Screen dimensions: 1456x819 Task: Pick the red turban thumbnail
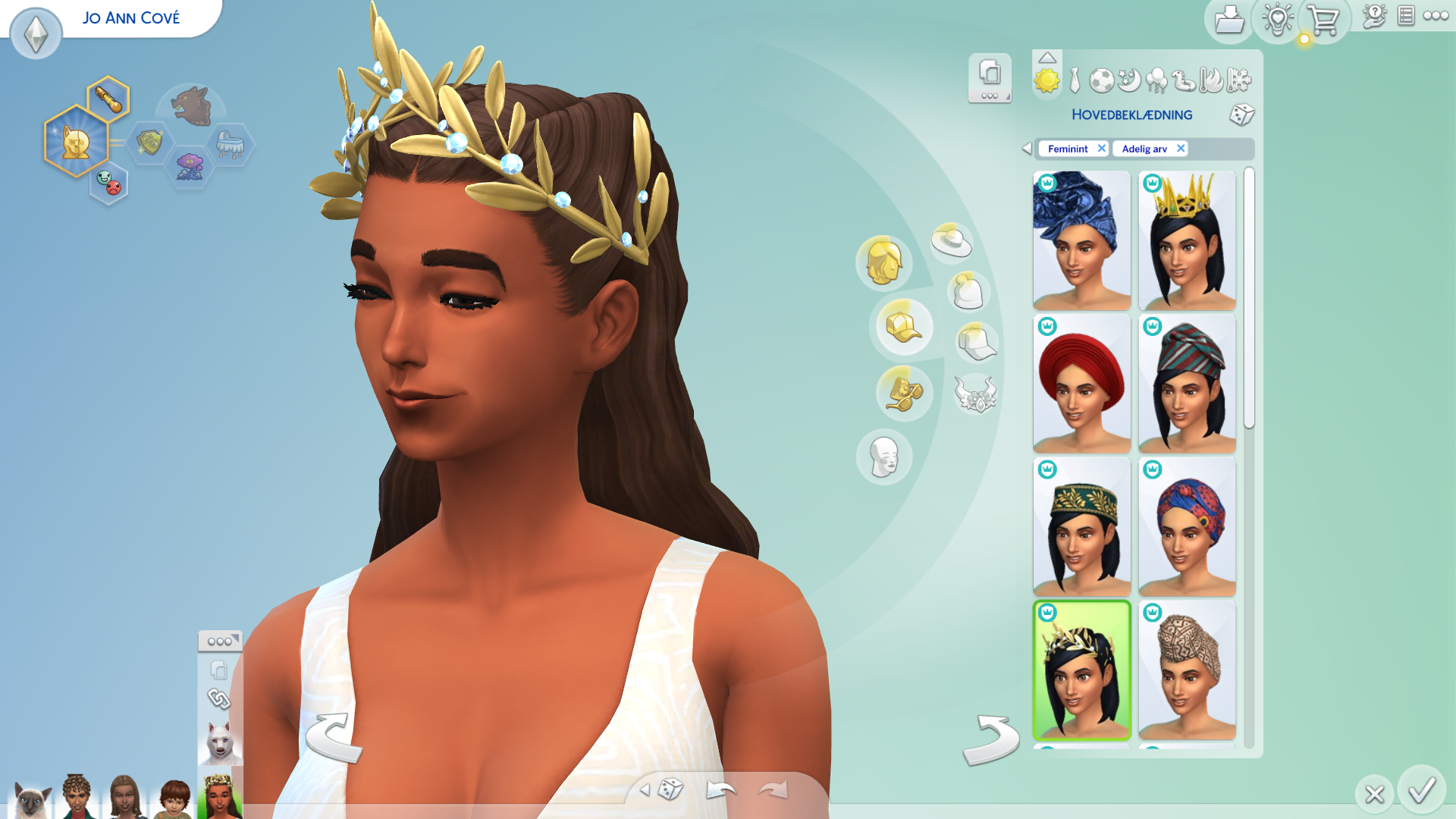click(1081, 384)
